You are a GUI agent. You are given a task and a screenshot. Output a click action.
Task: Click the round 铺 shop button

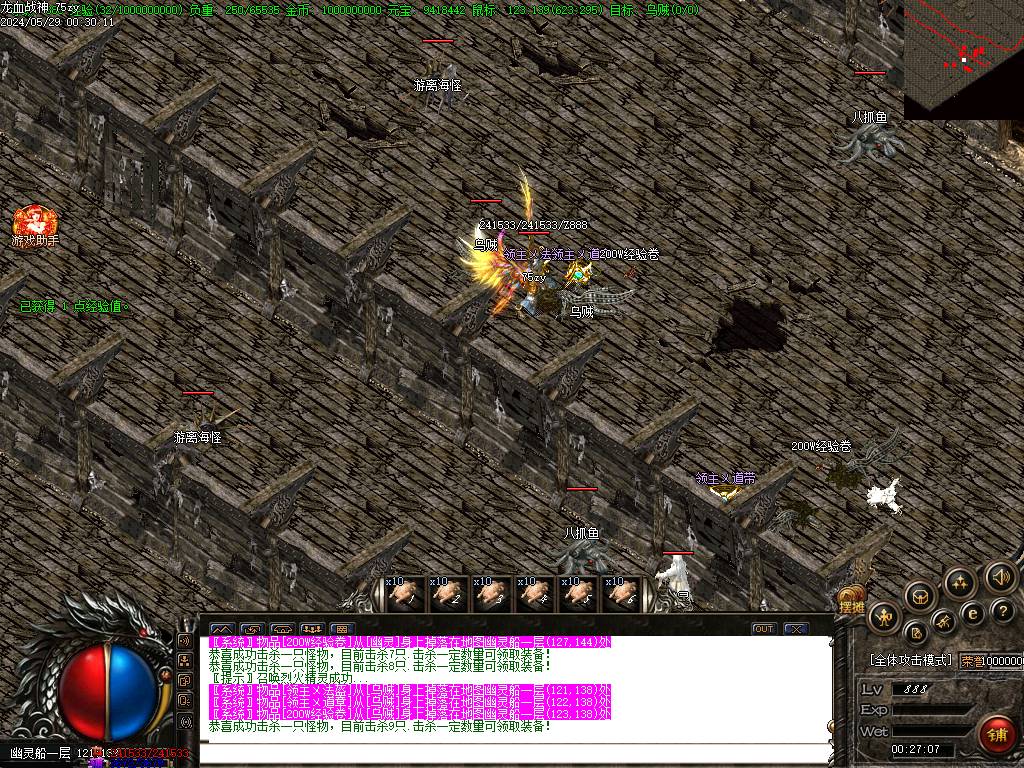[995, 733]
